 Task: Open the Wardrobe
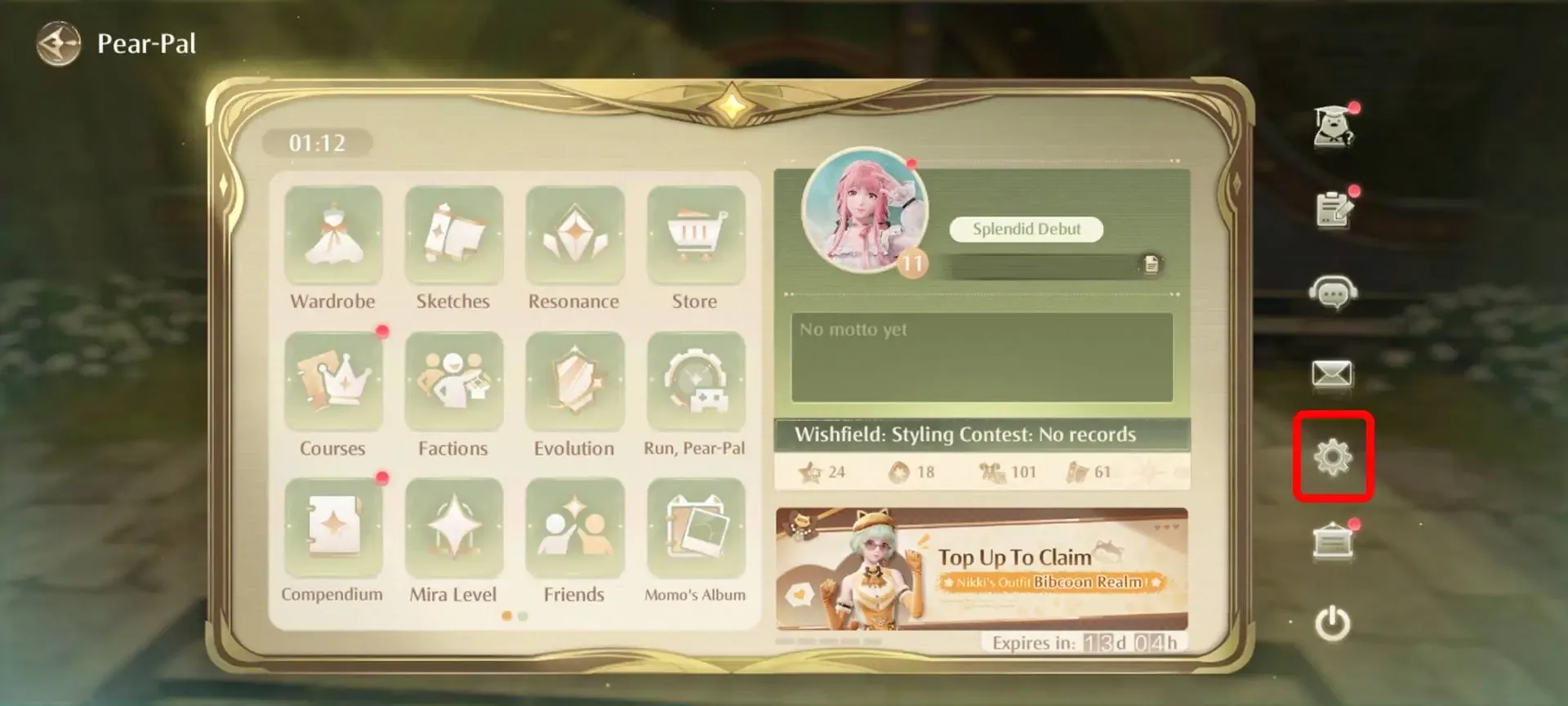[333, 235]
